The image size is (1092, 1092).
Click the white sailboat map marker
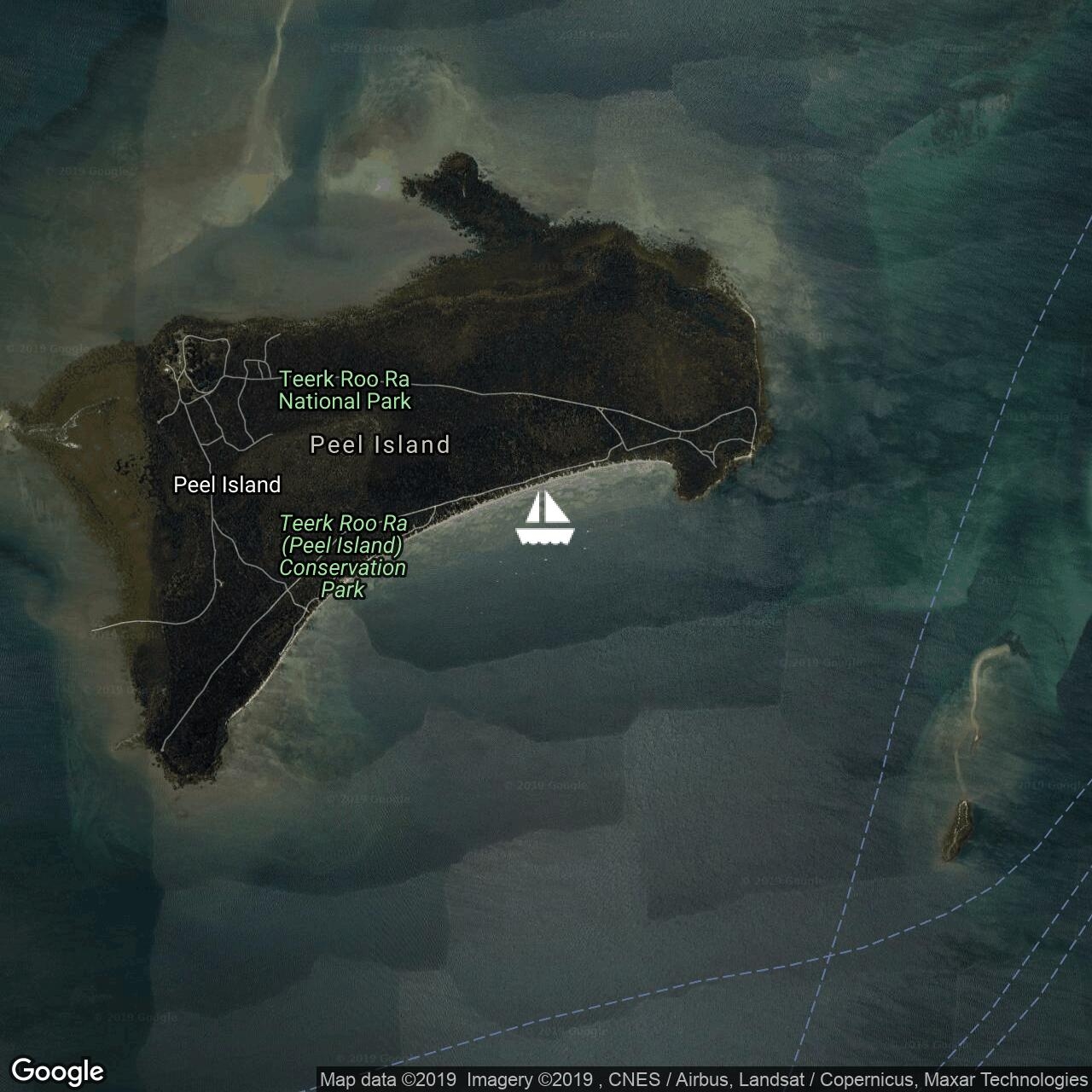point(545,518)
